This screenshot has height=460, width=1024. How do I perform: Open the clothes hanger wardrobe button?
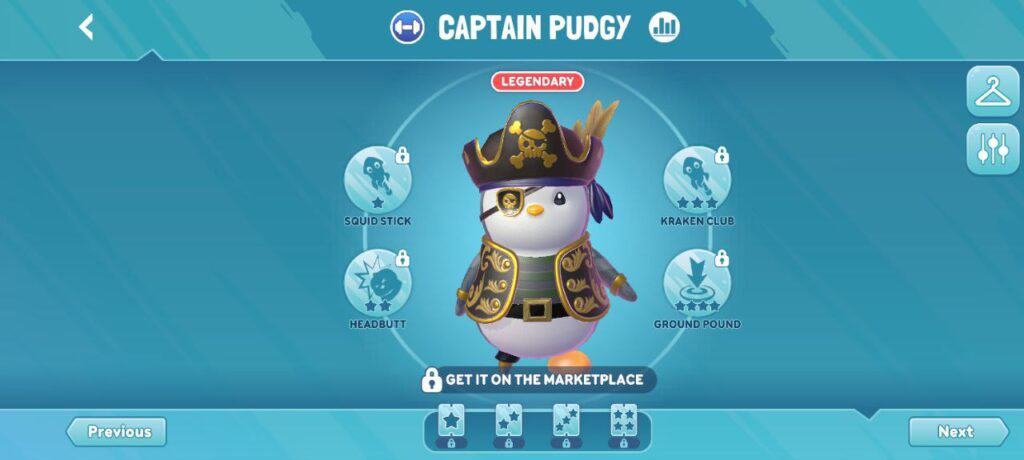(x=992, y=92)
